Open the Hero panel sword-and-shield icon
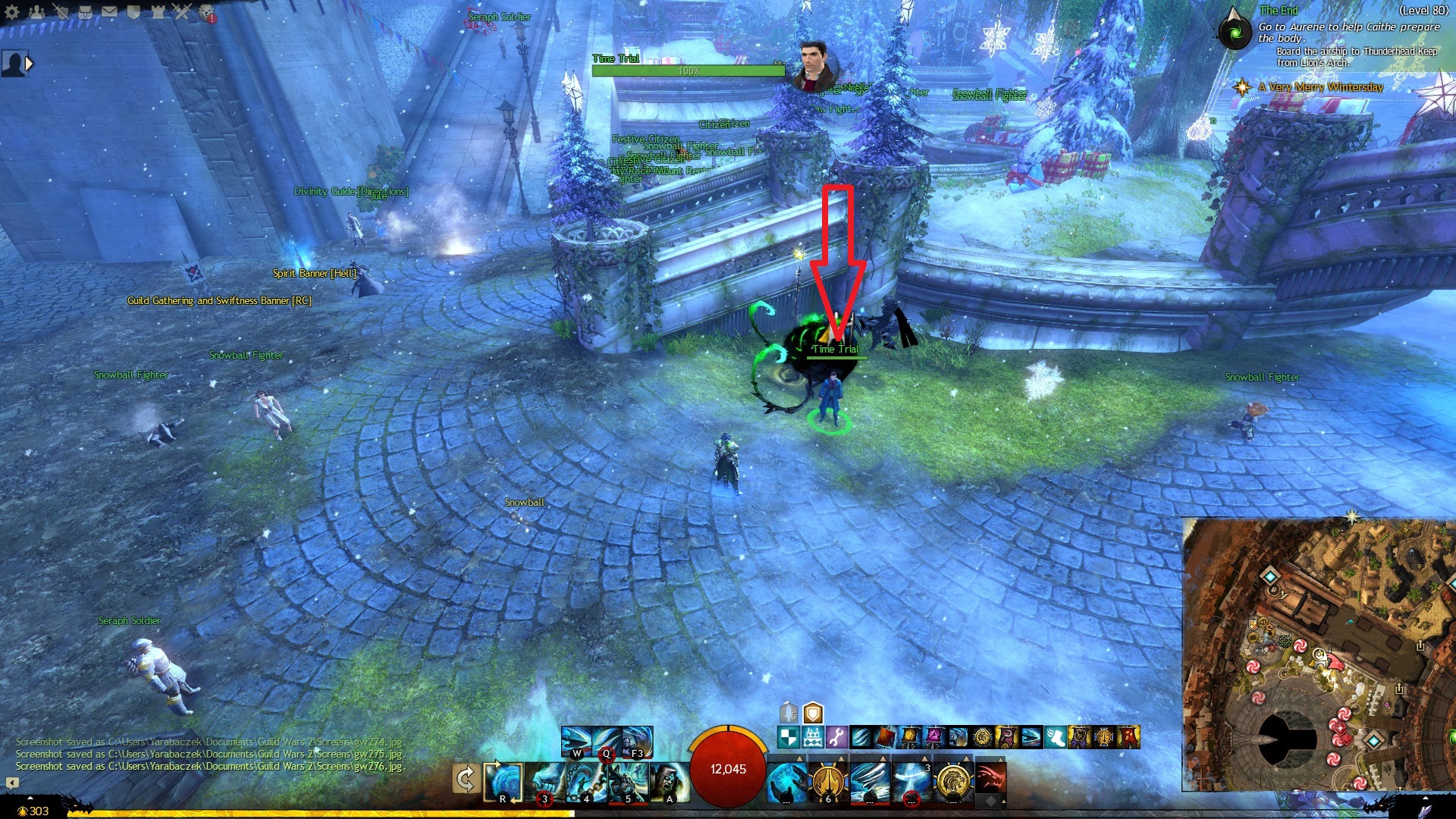 pos(61,11)
